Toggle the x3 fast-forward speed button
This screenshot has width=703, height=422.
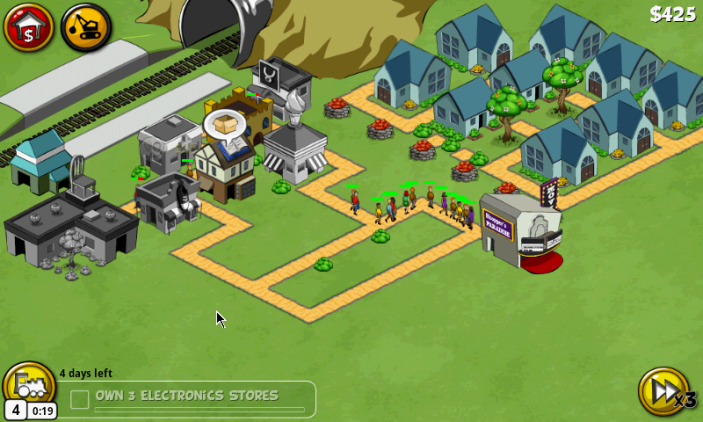coord(663,391)
